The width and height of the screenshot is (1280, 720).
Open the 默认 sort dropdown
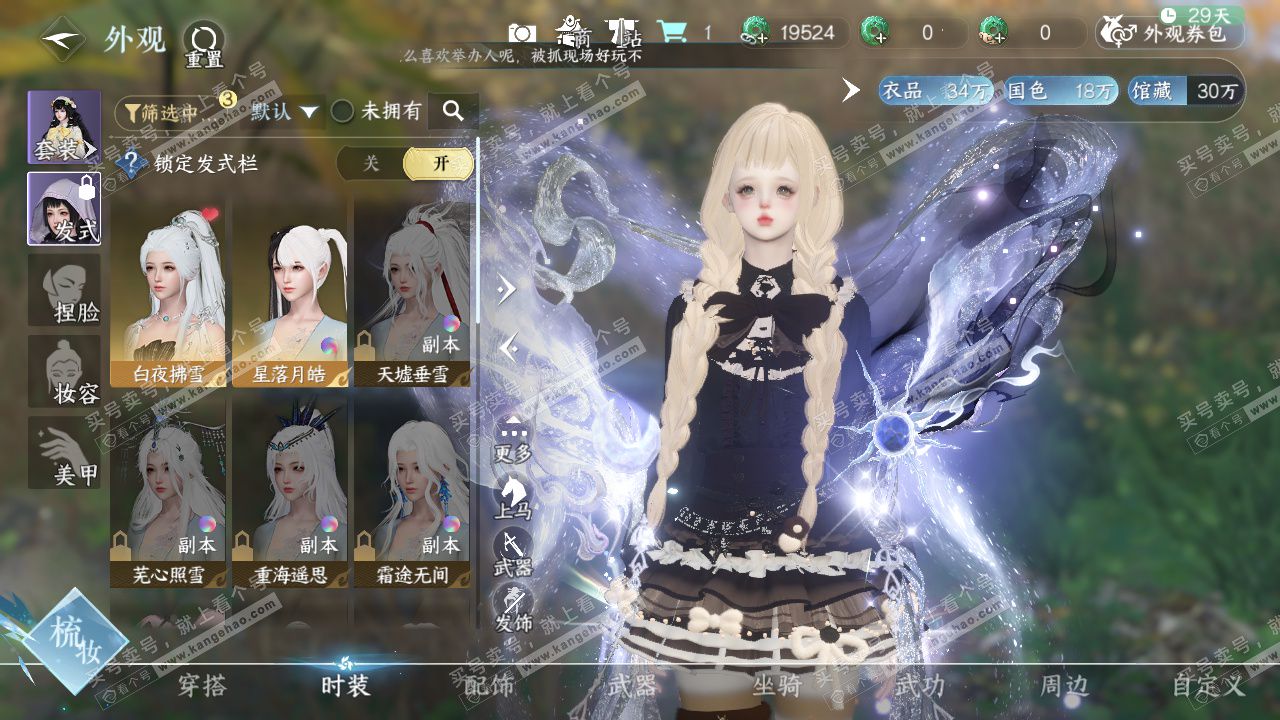tap(285, 112)
